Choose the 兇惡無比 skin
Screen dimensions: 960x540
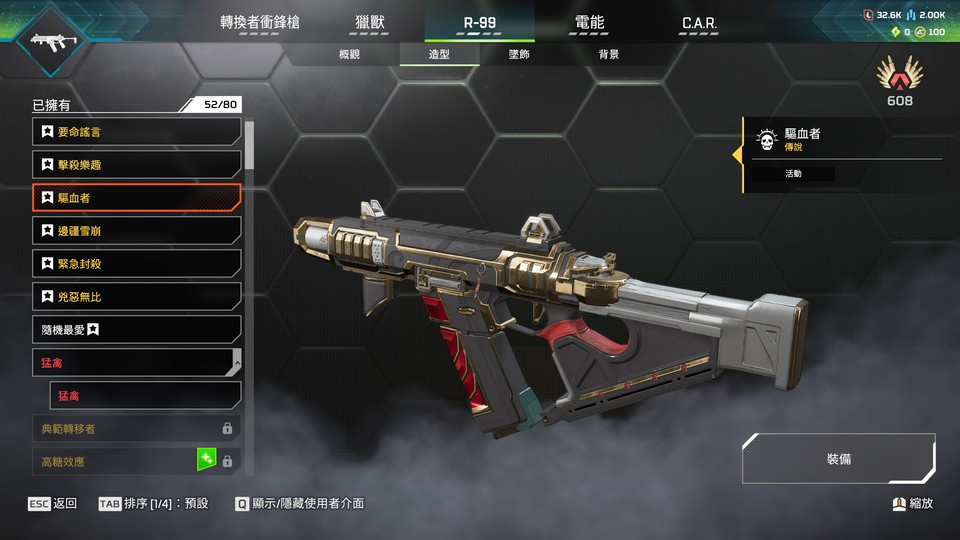[136, 297]
